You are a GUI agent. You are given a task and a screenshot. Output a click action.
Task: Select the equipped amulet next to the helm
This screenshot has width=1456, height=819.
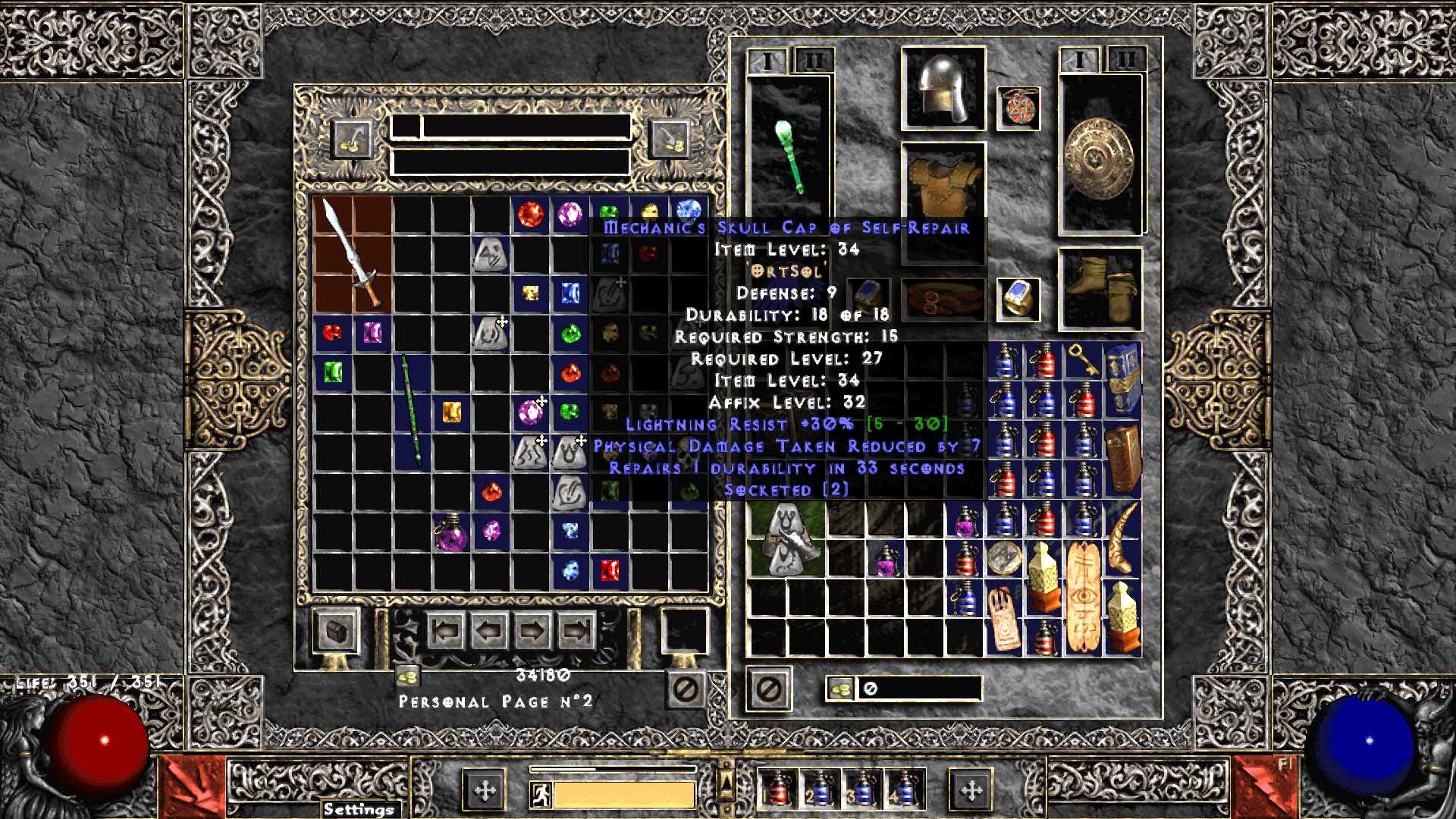(x=1019, y=109)
